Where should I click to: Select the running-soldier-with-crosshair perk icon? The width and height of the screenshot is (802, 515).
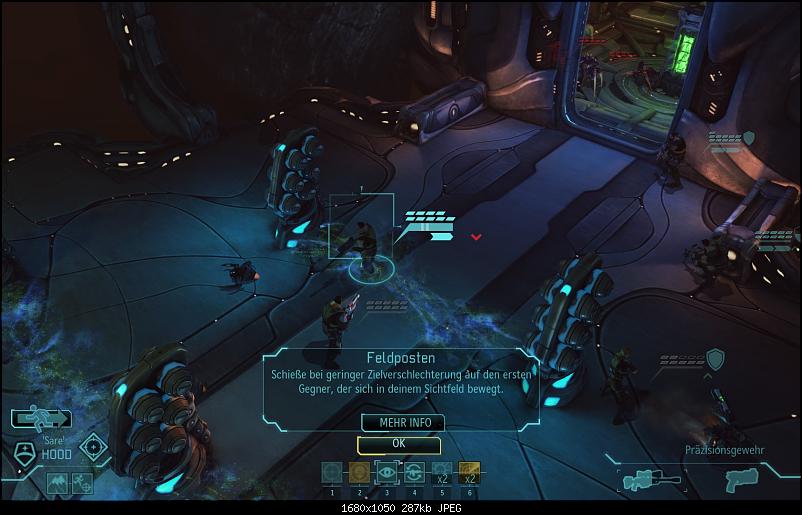coord(81,484)
